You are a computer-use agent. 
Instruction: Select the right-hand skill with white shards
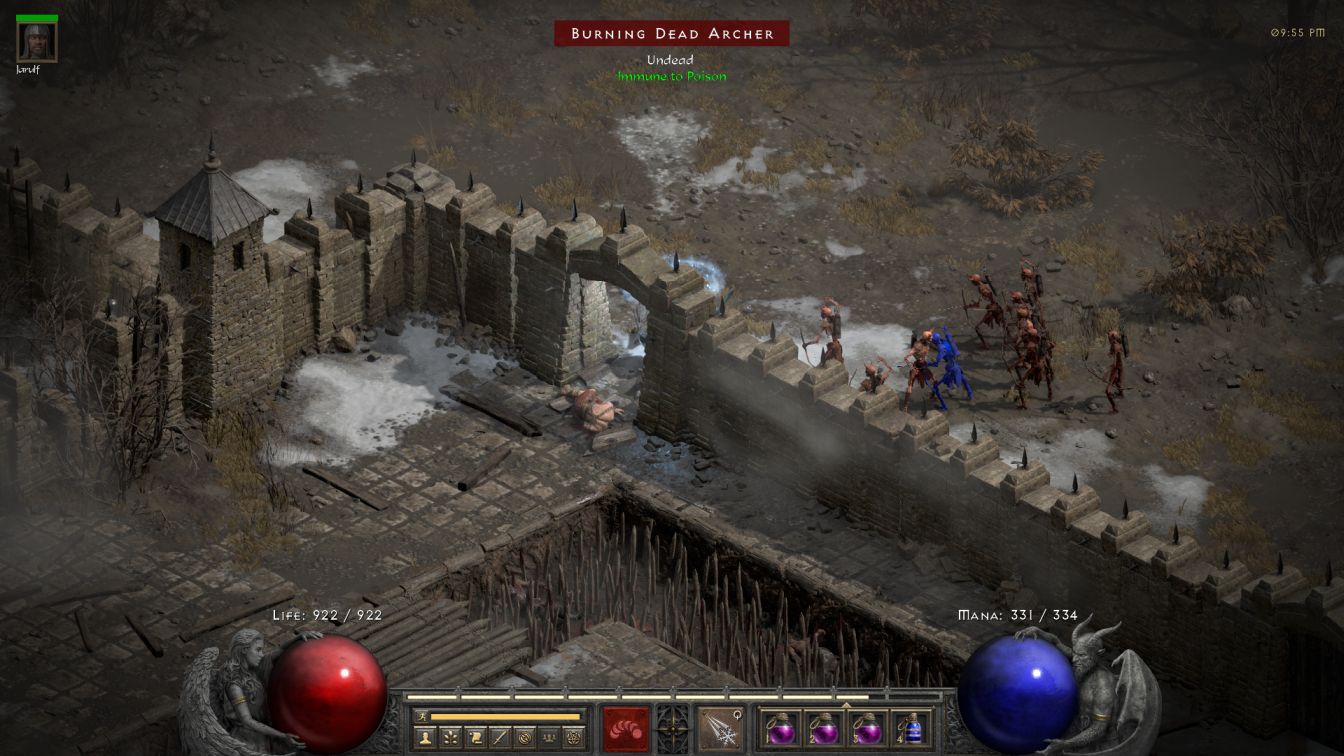coord(719,727)
